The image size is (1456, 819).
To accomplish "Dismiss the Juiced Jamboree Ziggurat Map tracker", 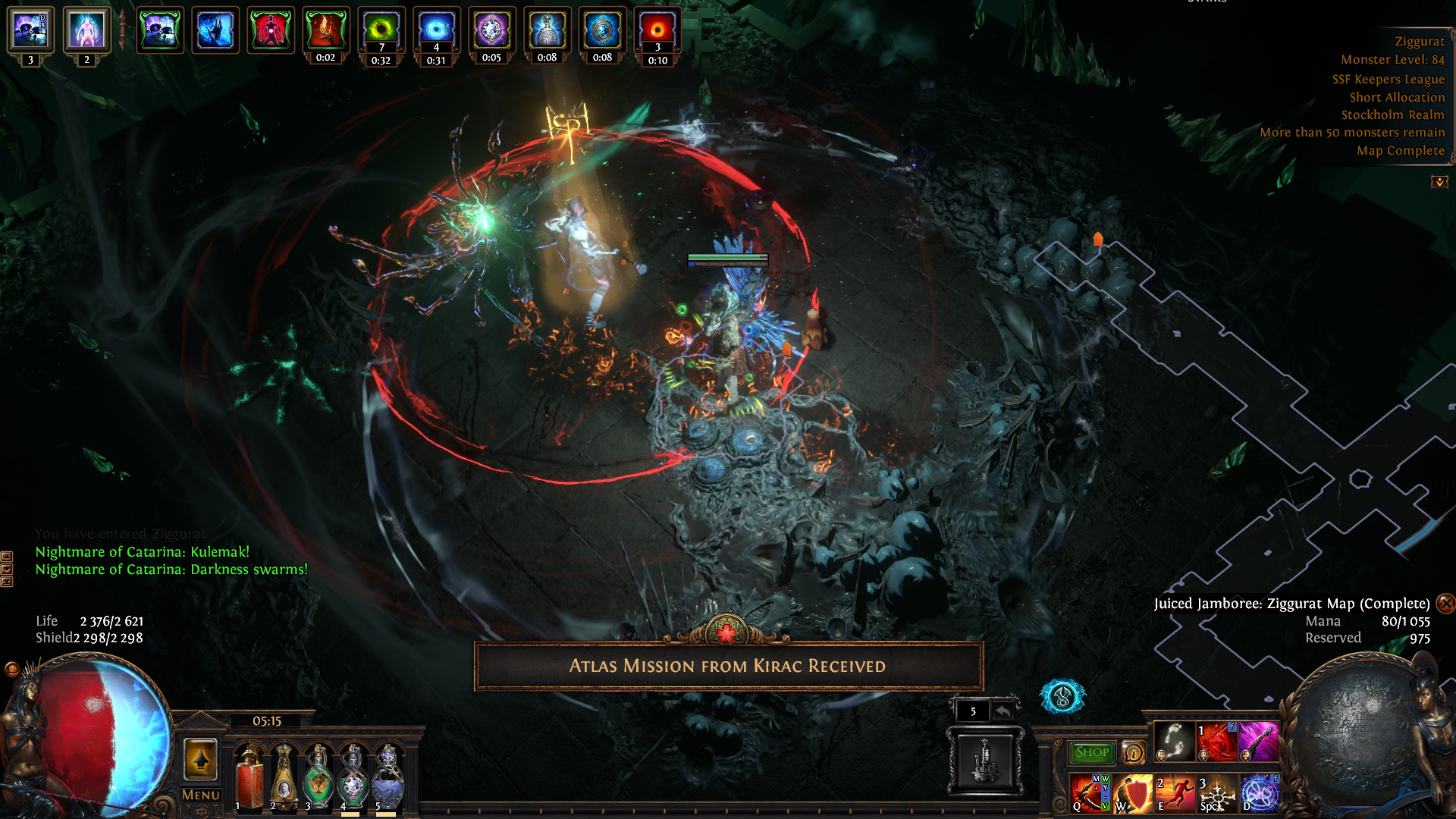I will tap(1445, 604).
